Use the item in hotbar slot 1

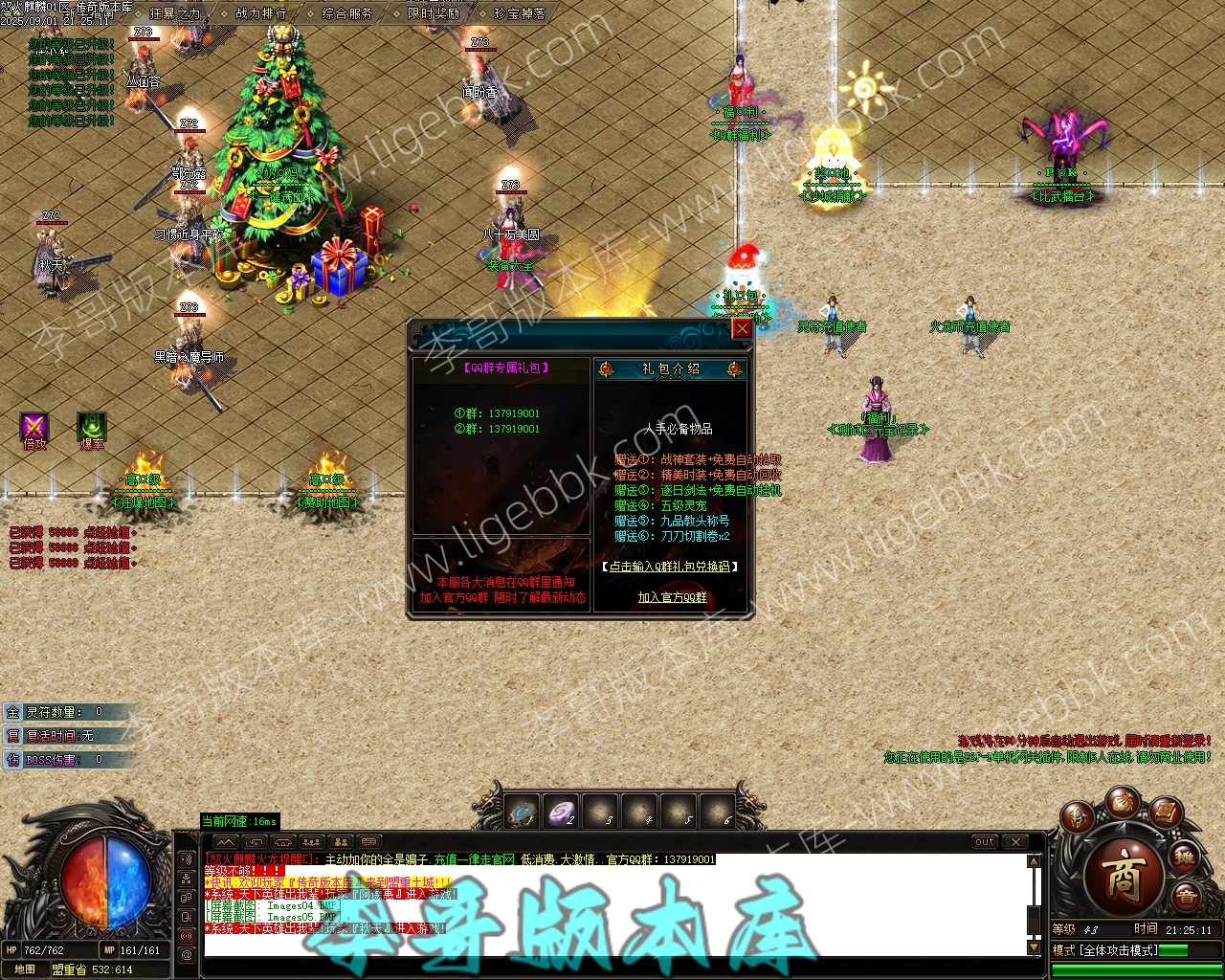[x=523, y=813]
